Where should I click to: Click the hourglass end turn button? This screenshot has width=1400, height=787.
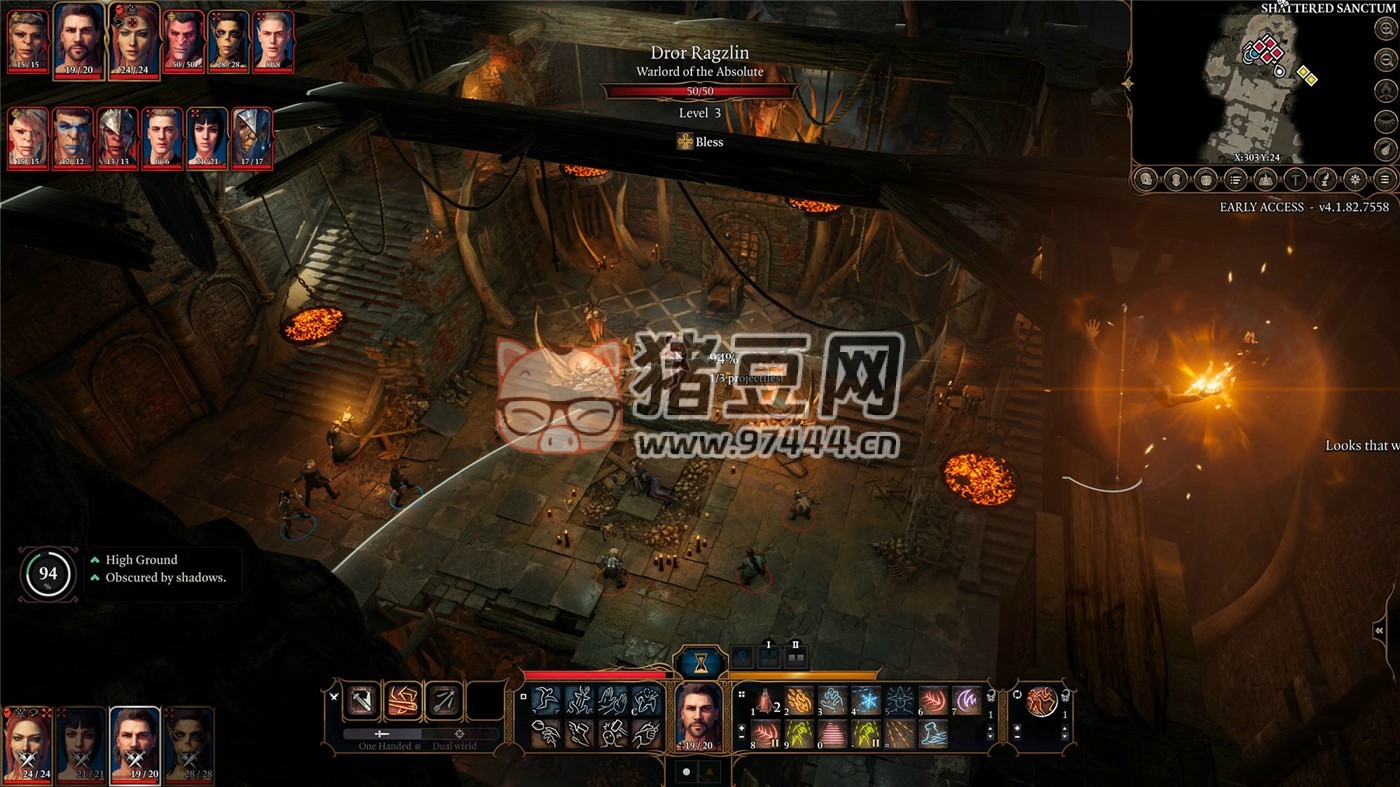700,661
